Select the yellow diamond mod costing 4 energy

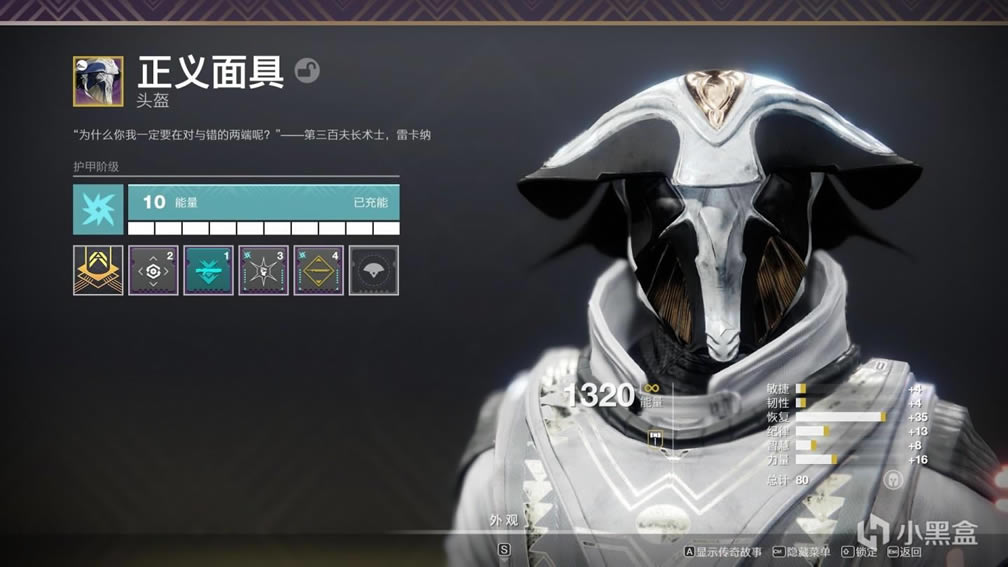(319, 270)
